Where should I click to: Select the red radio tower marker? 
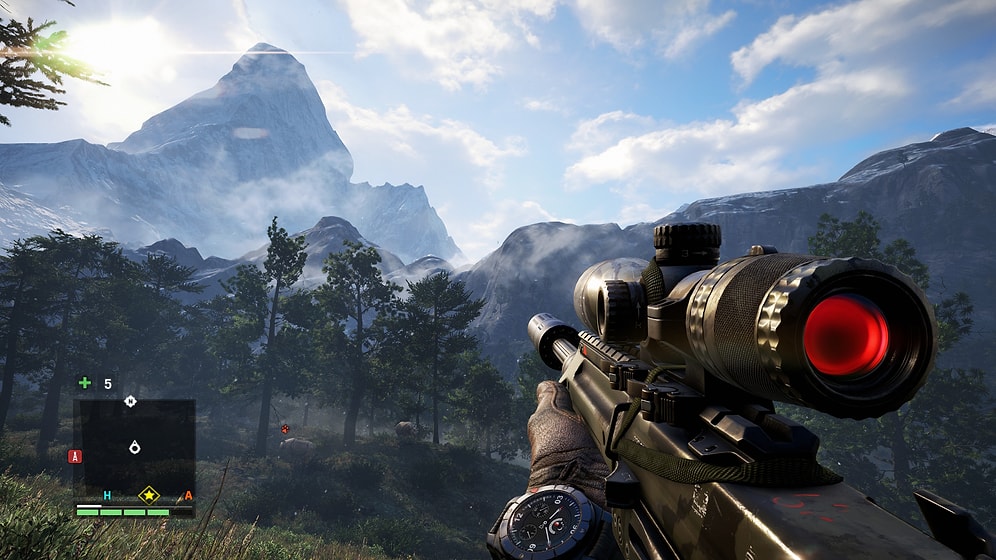tap(74, 456)
